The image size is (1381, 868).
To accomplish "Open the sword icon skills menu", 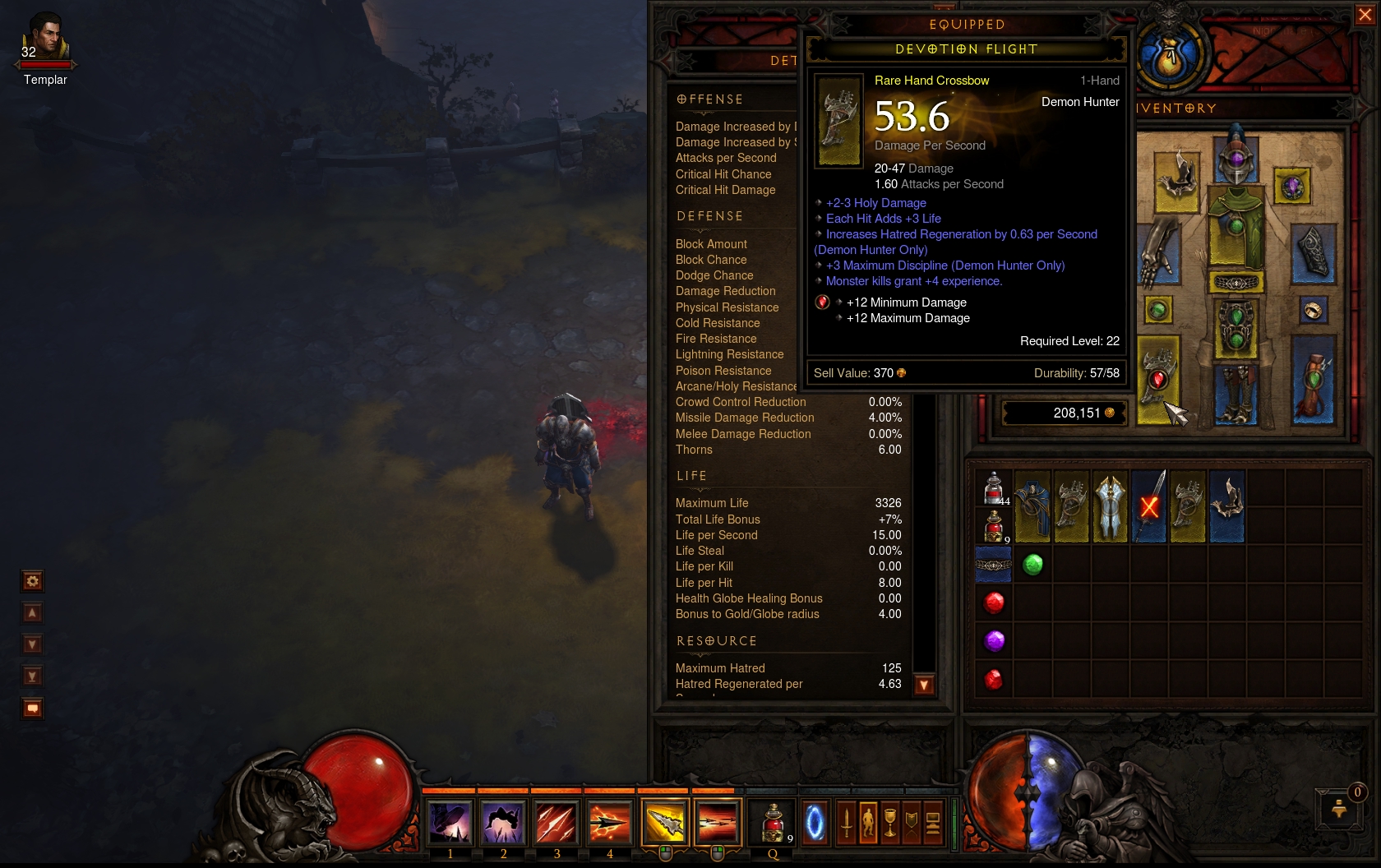I will tap(847, 822).
